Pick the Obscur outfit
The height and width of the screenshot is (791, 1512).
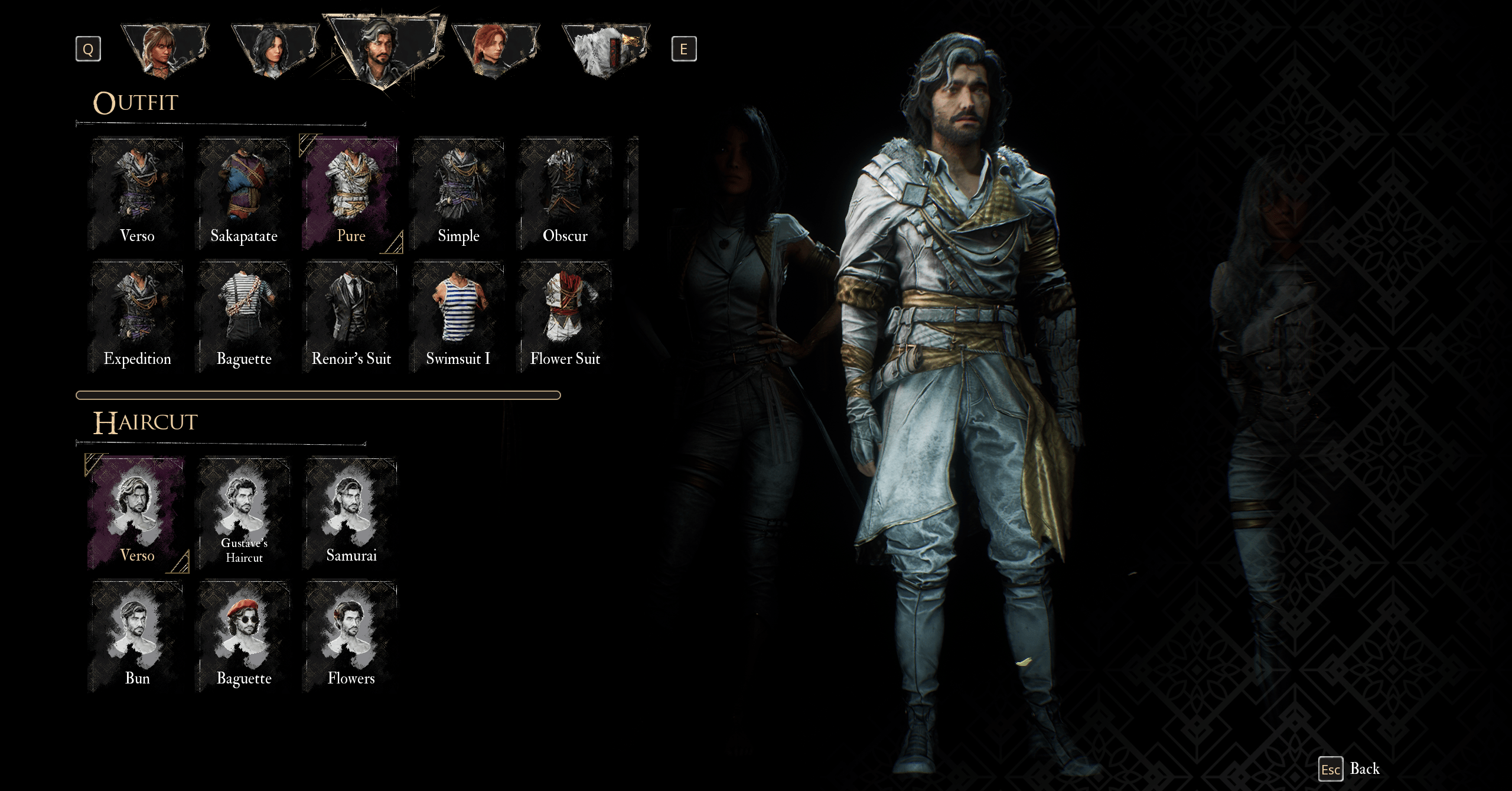tap(565, 194)
